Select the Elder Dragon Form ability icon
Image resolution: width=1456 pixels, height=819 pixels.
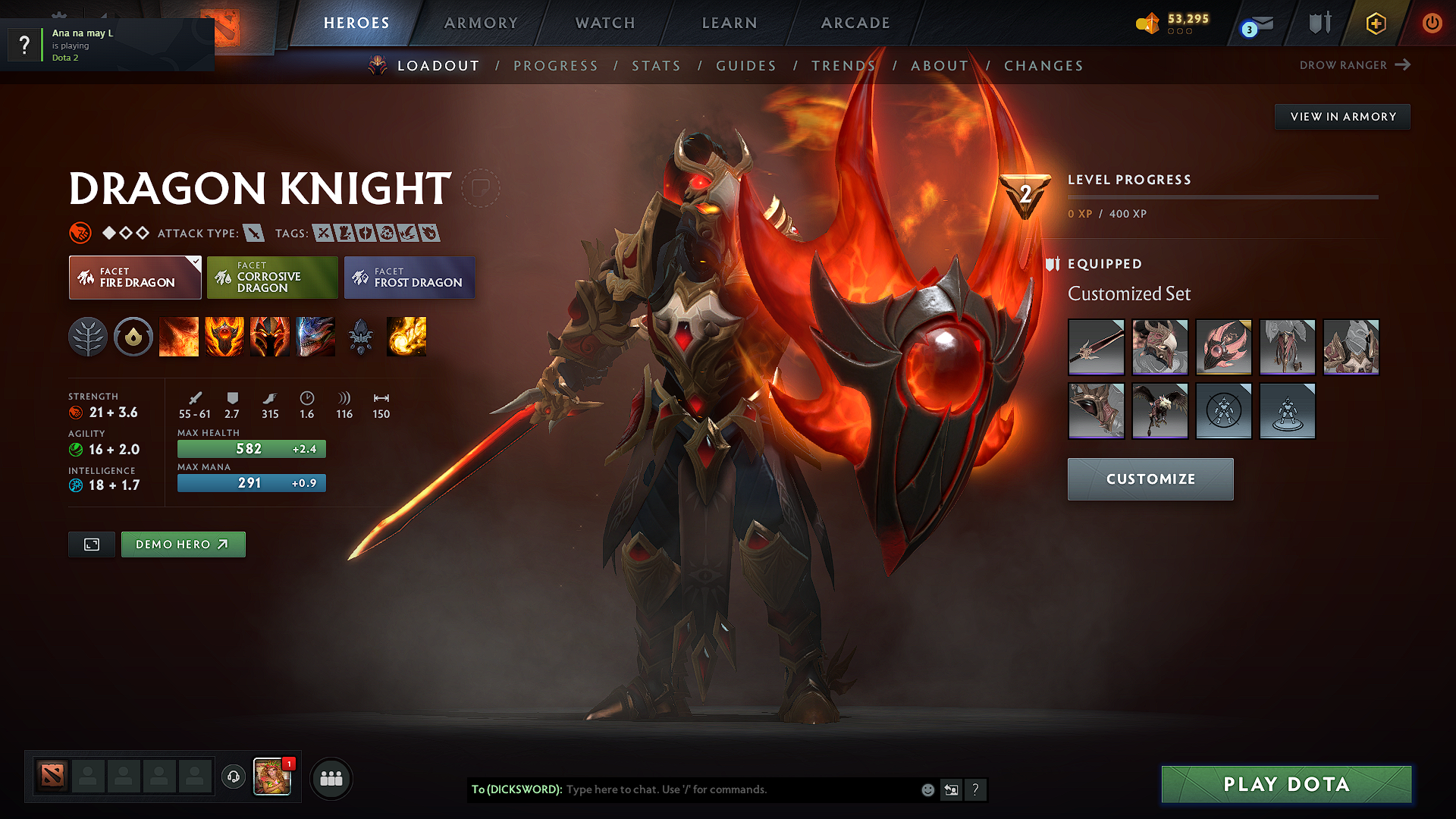click(315, 337)
